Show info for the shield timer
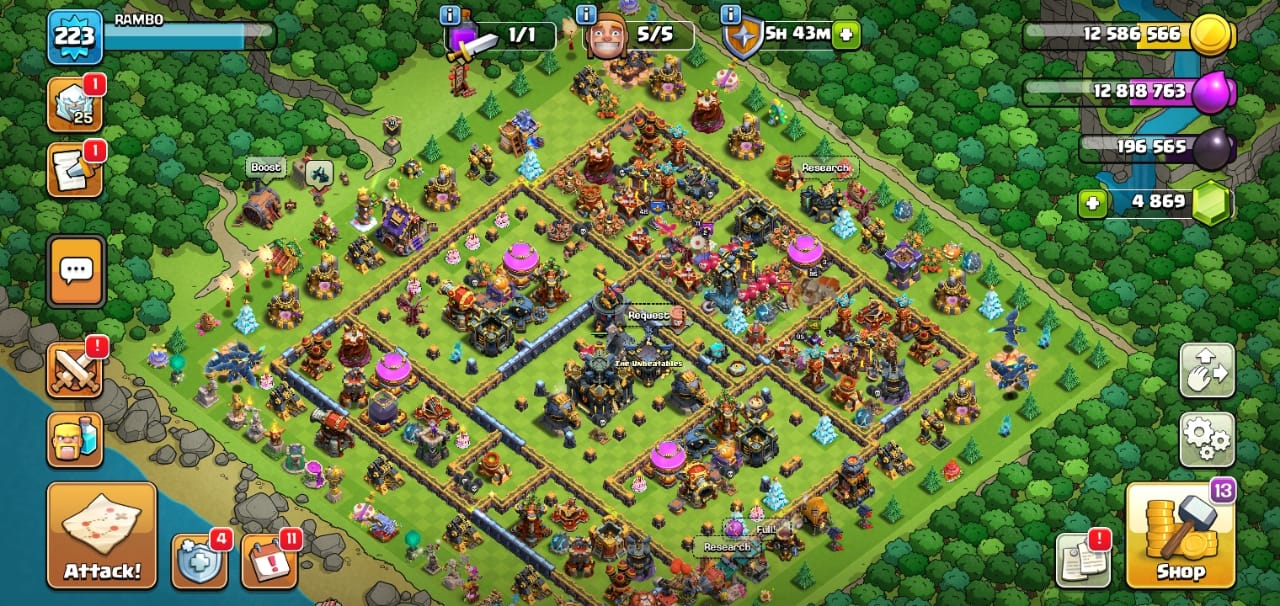The height and width of the screenshot is (606, 1280). [x=731, y=15]
